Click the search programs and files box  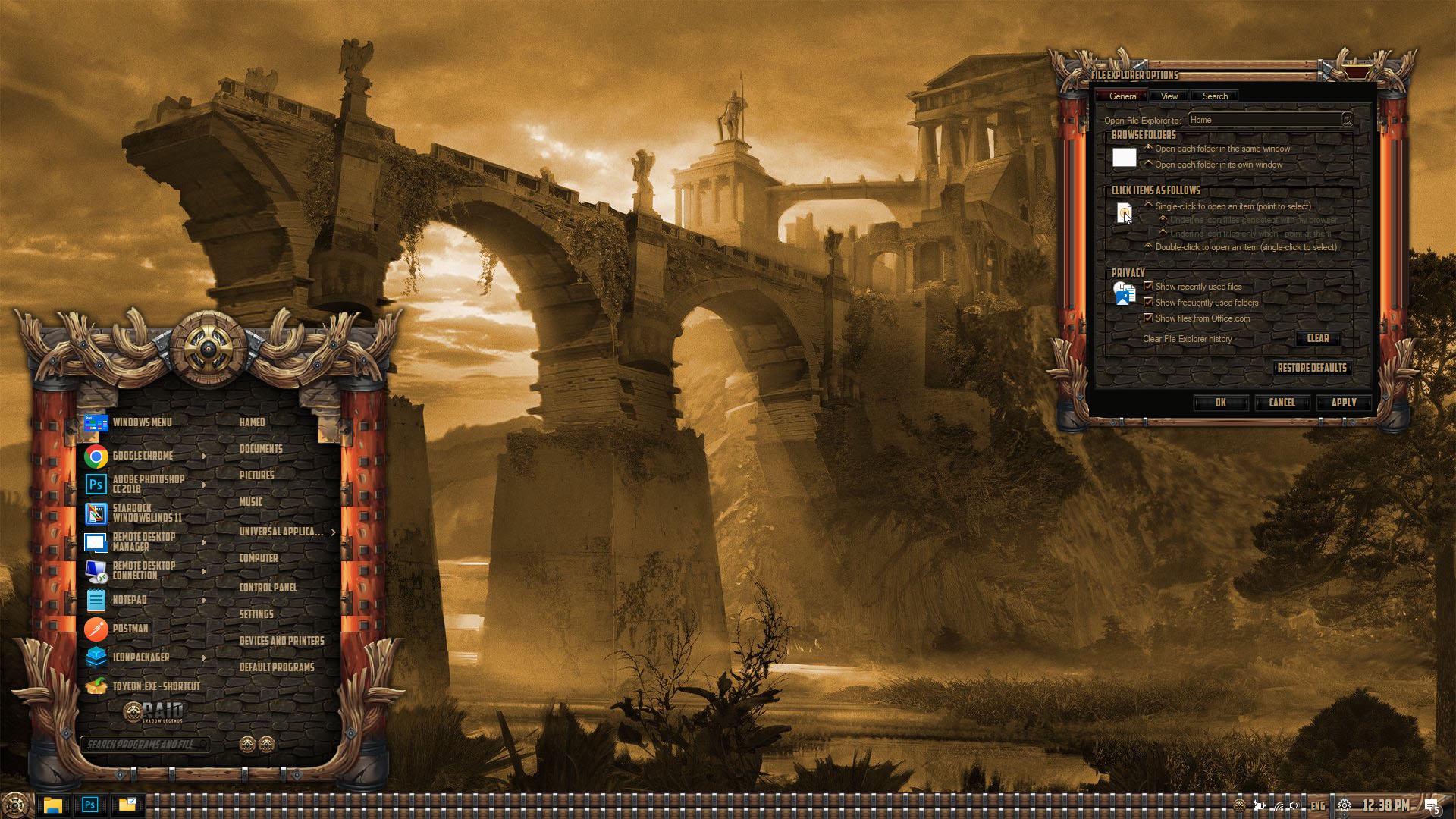144,745
